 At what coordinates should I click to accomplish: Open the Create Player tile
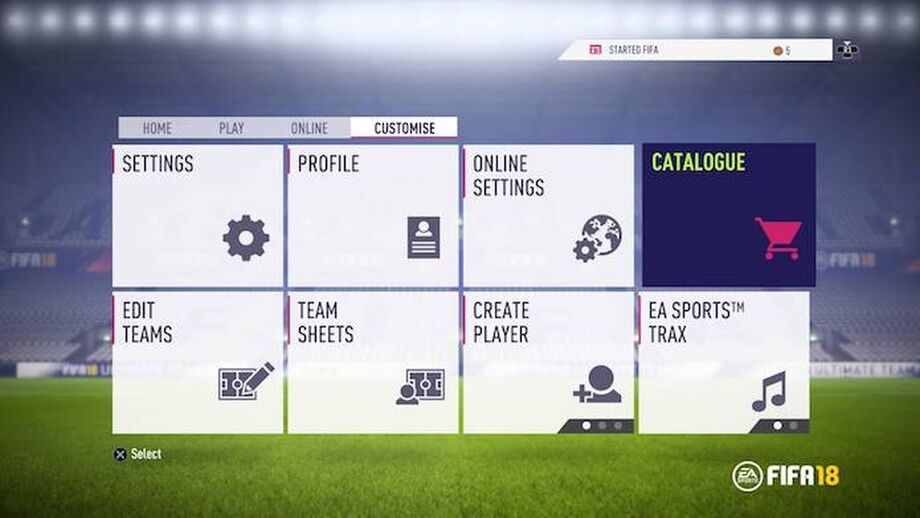click(x=548, y=362)
